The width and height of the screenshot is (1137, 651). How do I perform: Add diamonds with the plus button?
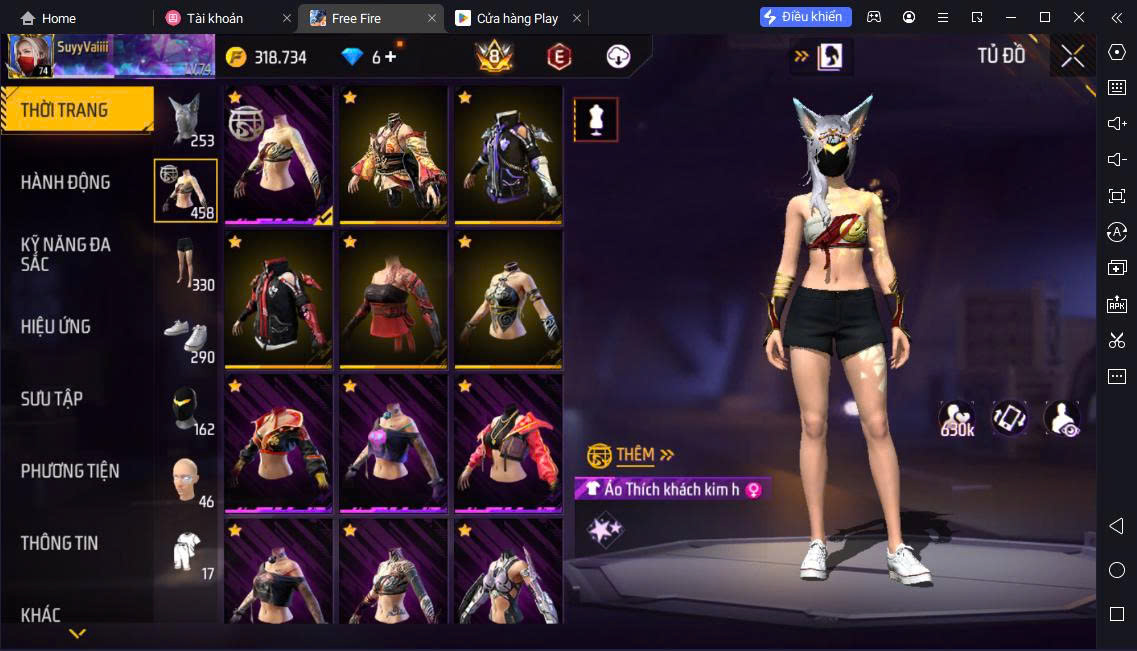(391, 57)
